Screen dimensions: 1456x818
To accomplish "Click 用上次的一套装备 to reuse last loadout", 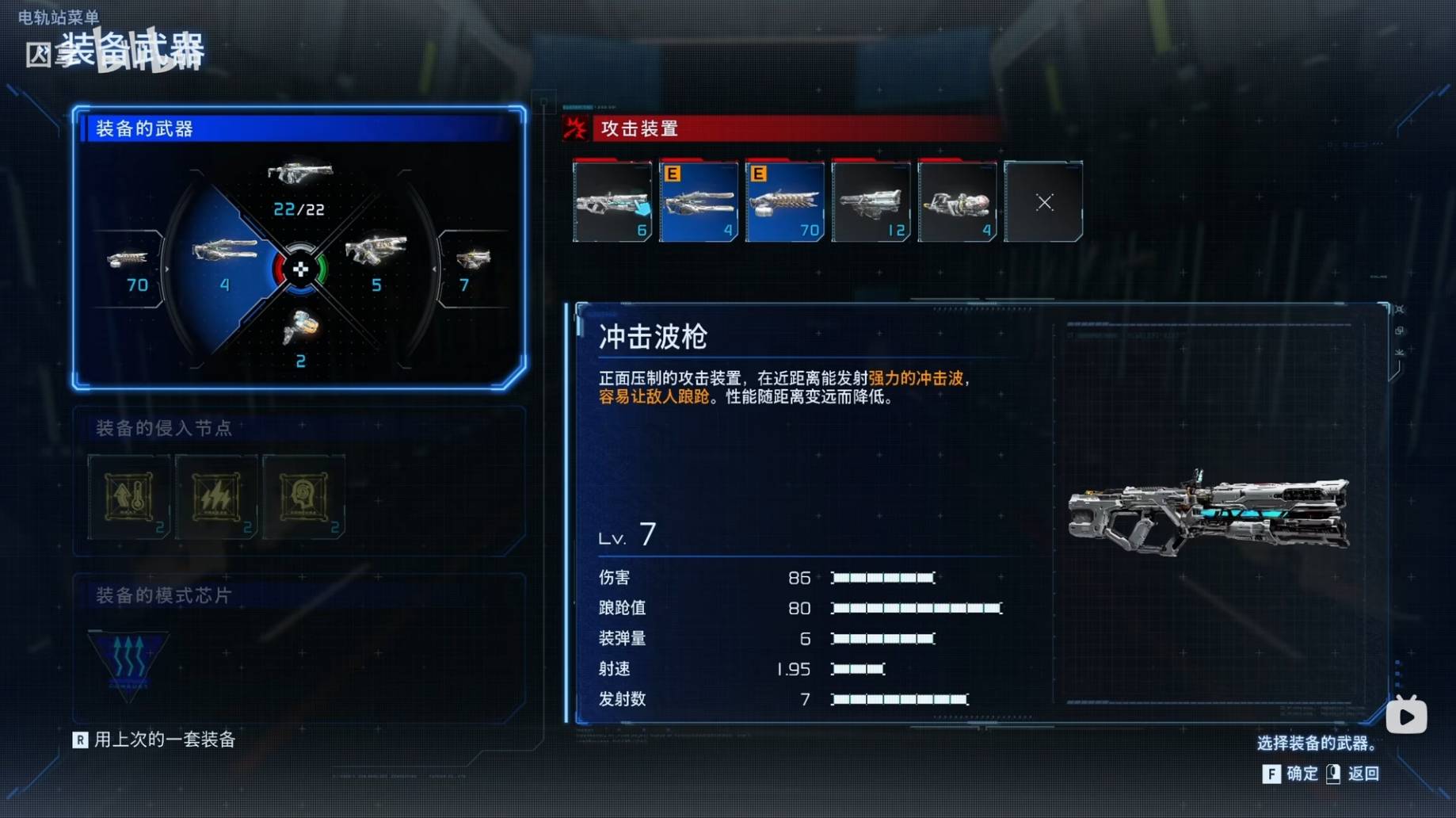I will point(164,740).
